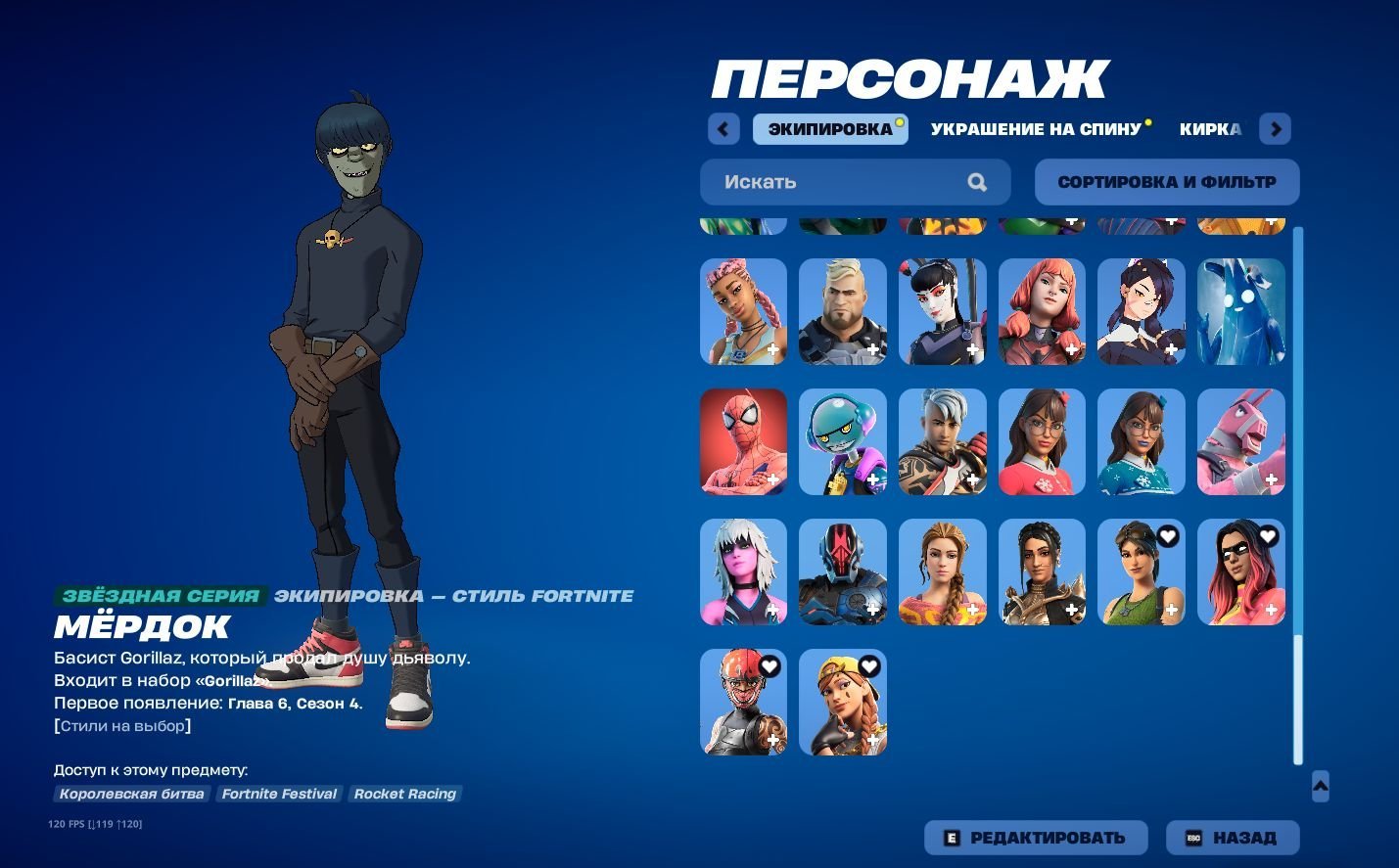Image resolution: width=1399 pixels, height=868 pixels.
Task: Open the Стили на выбор link
Action: coord(121,725)
